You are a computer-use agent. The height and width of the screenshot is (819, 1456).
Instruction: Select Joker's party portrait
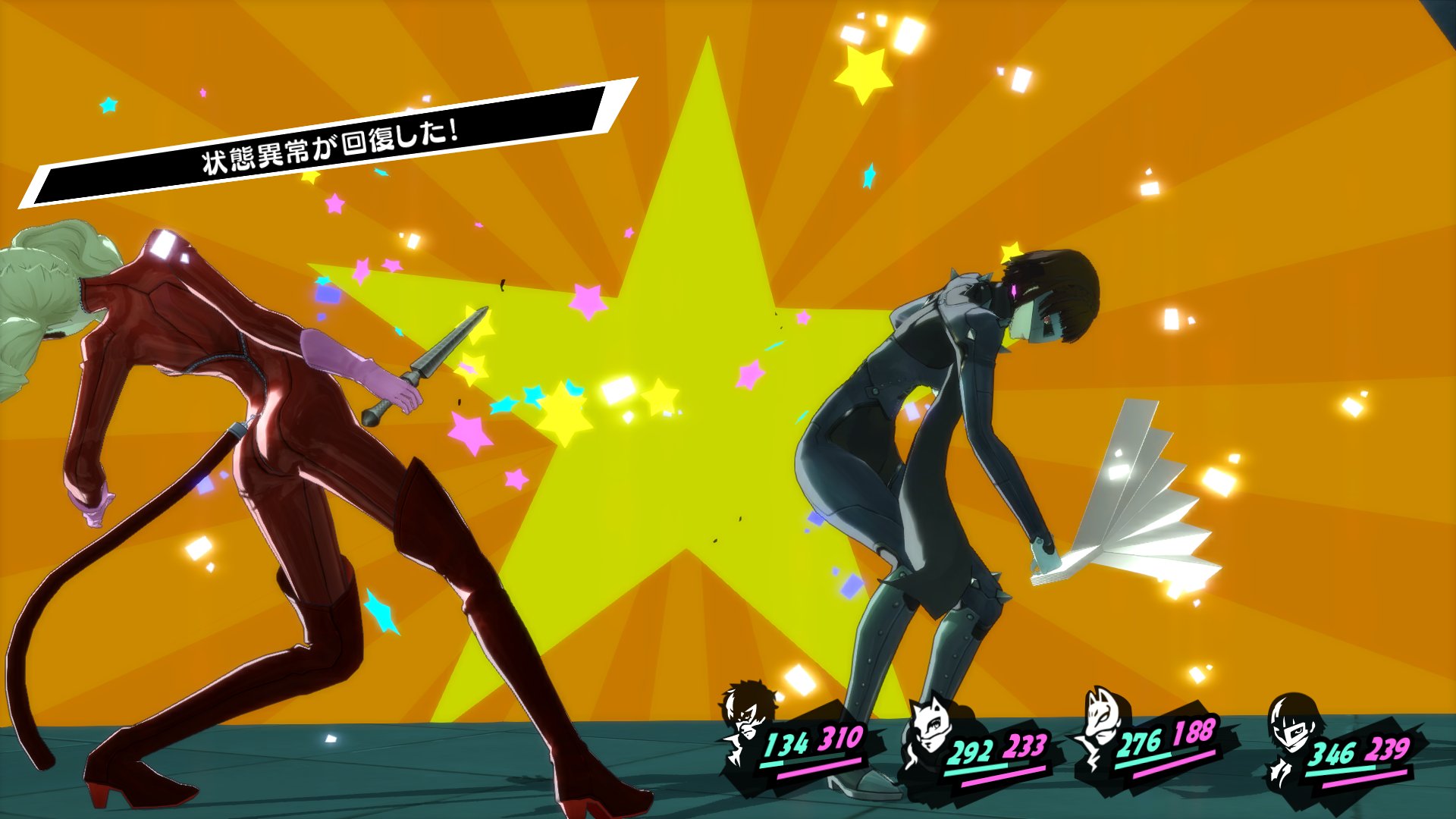click(x=748, y=720)
